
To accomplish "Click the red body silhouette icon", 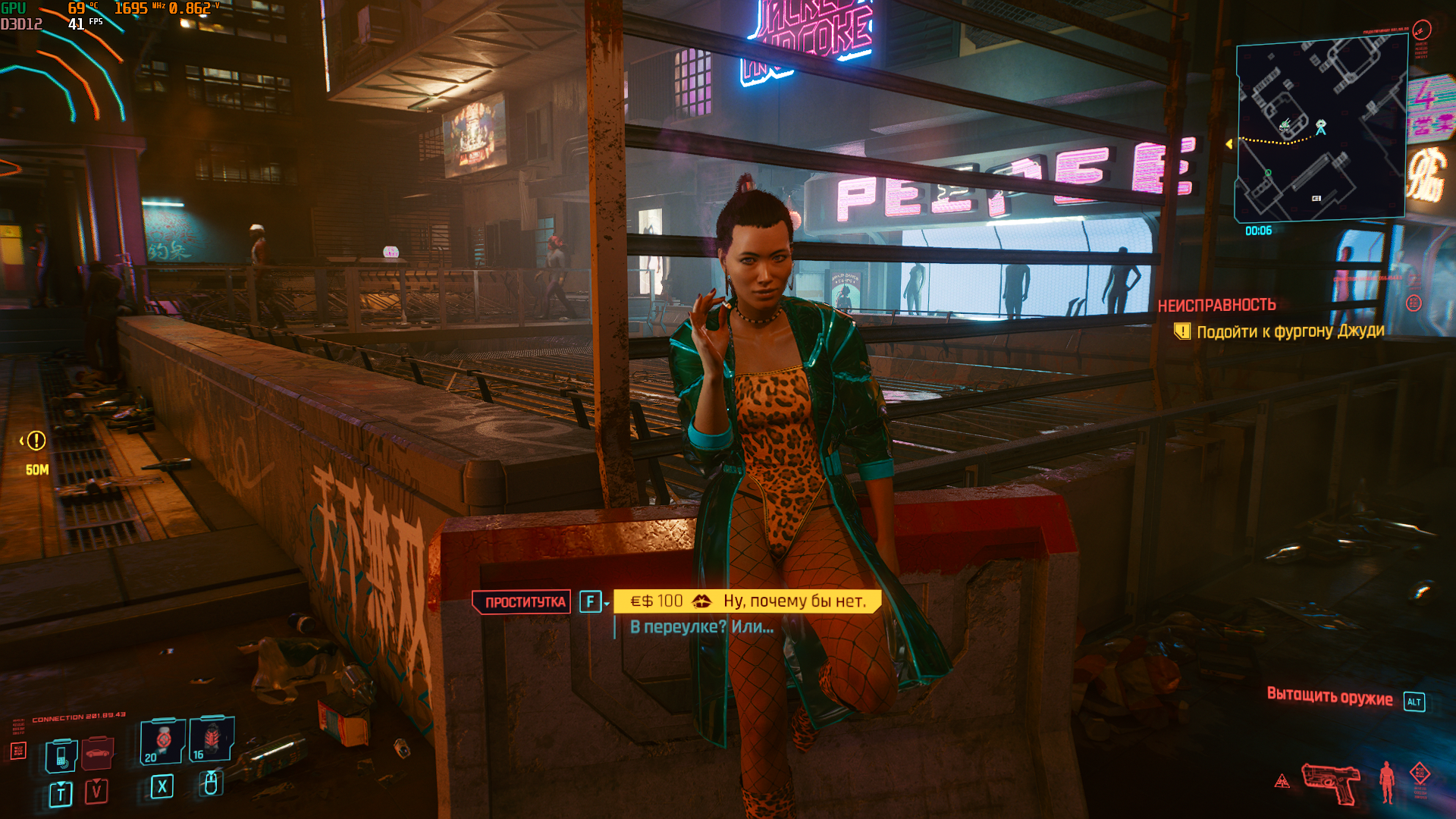I will tap(1387, 781).
